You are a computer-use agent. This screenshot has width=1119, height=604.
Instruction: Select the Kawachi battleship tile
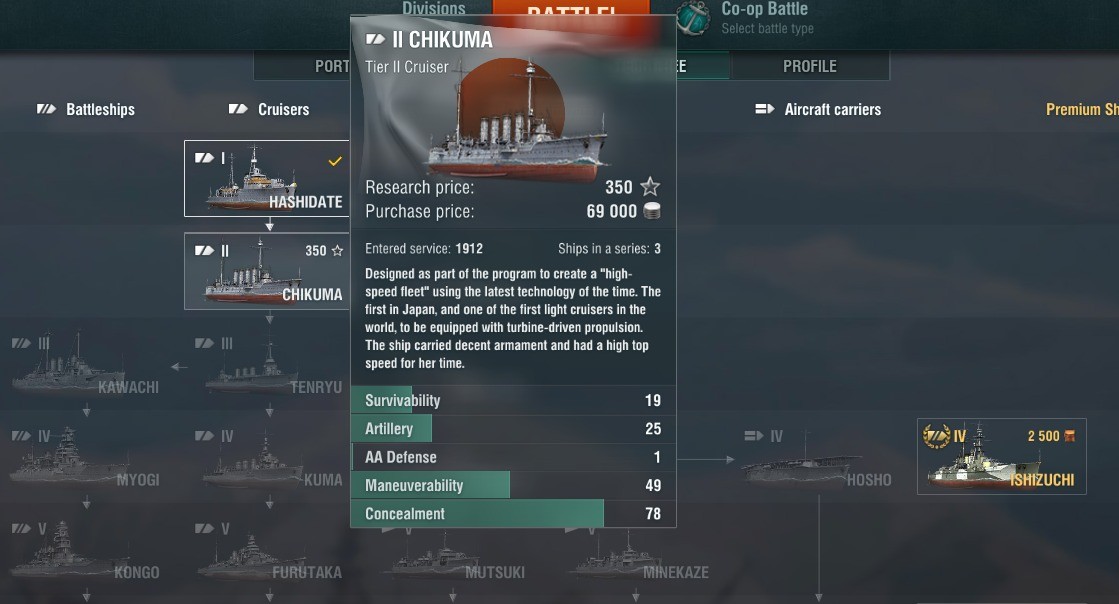tap(86, 365)
